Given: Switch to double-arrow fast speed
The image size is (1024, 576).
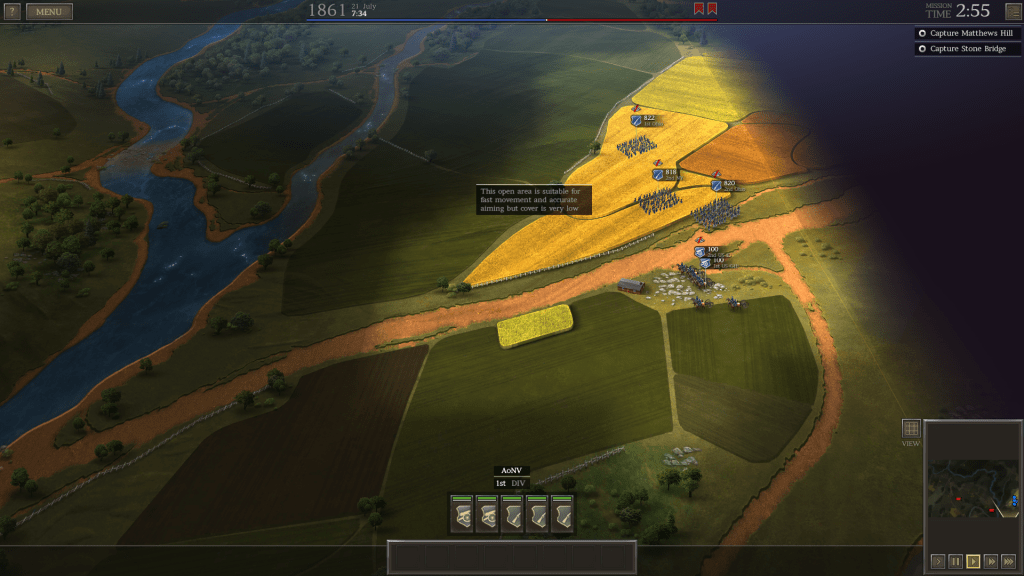Looking at the screenshot, I should tap(990, 561).
